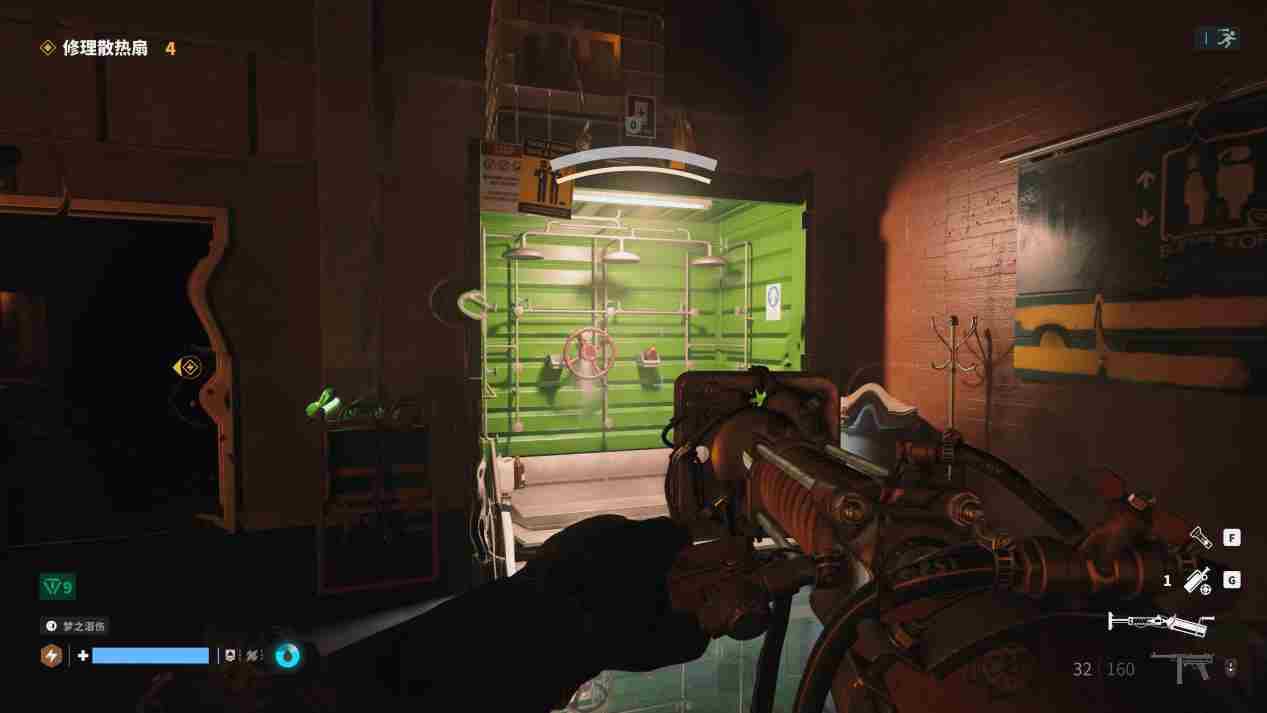This screenshot has width=1267, height=713.
Task: Click the 修理散热扇 objective tracker
Action: [x=104, y=48]
